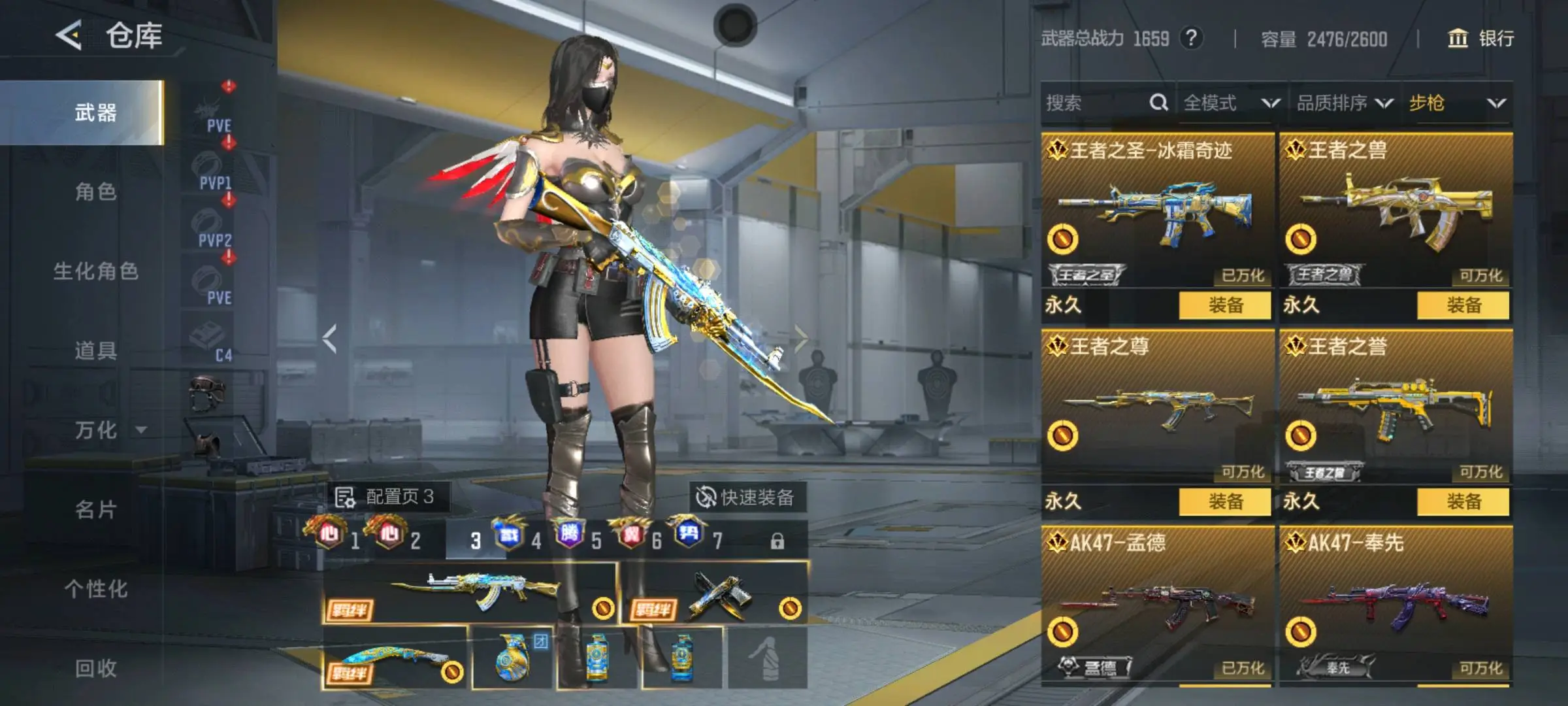This screenshot has width=1568, height=706.
Task: Tap the 快速装备 quick equip button
Action: click(x=746, y=497)
